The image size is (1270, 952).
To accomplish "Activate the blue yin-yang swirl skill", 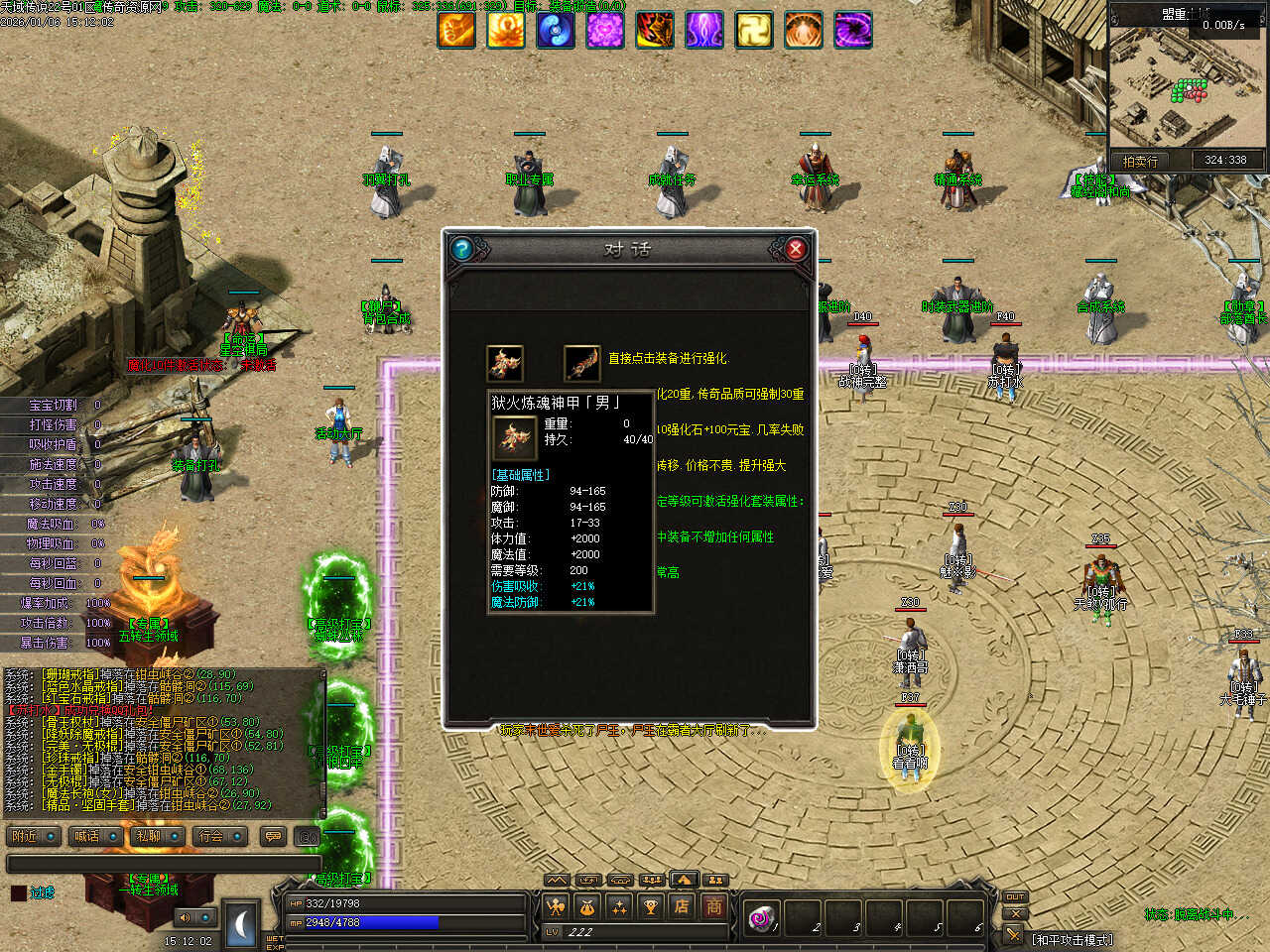I will click(x=556, y=30).
